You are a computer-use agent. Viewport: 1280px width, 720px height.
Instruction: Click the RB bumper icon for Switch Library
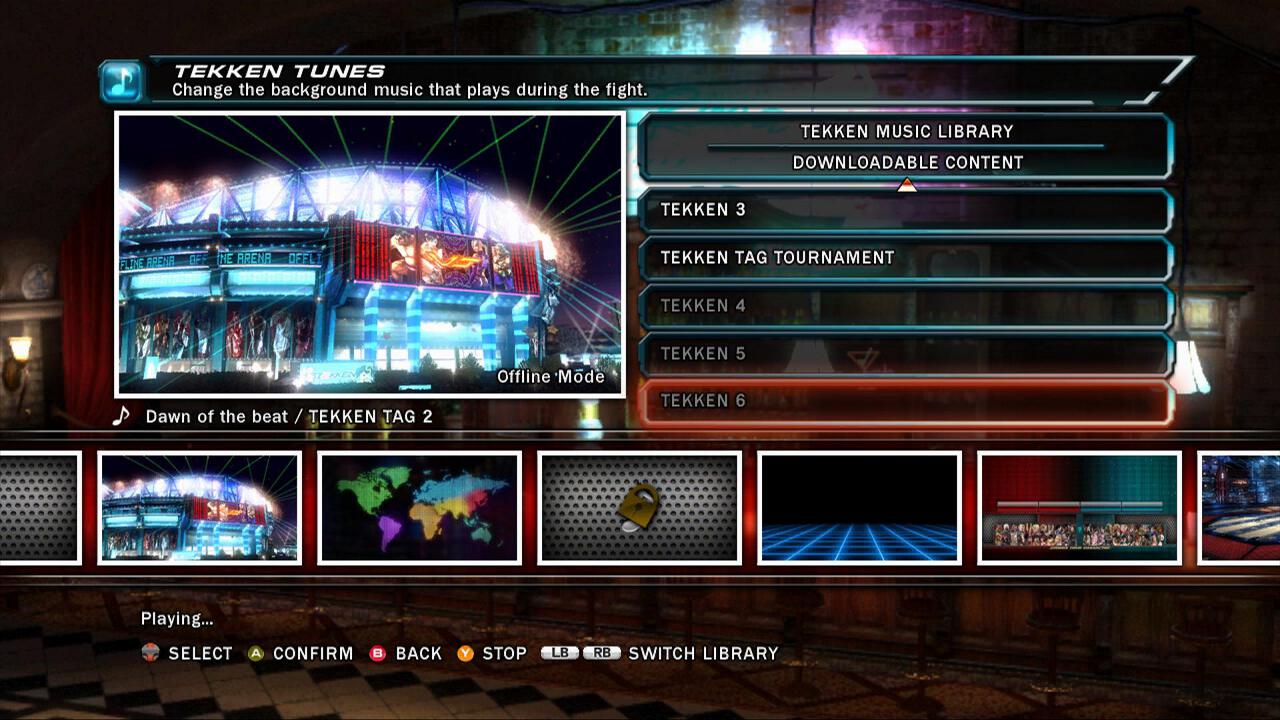[601, 653]
